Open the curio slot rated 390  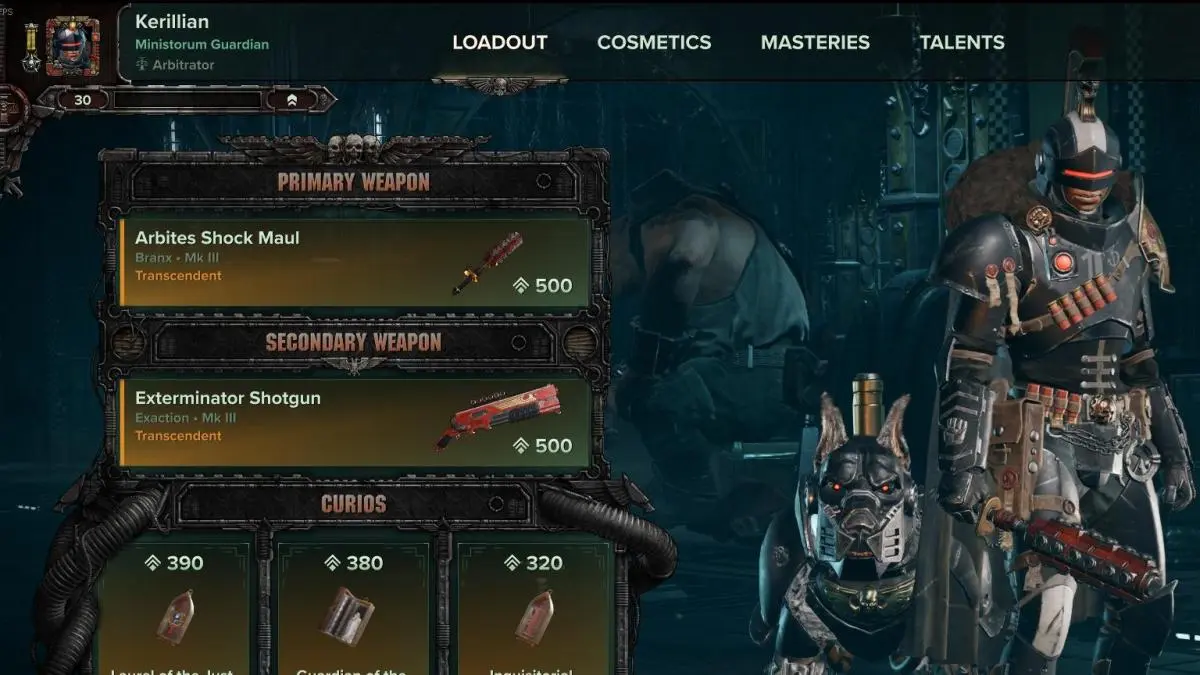(x=175, y=610)
